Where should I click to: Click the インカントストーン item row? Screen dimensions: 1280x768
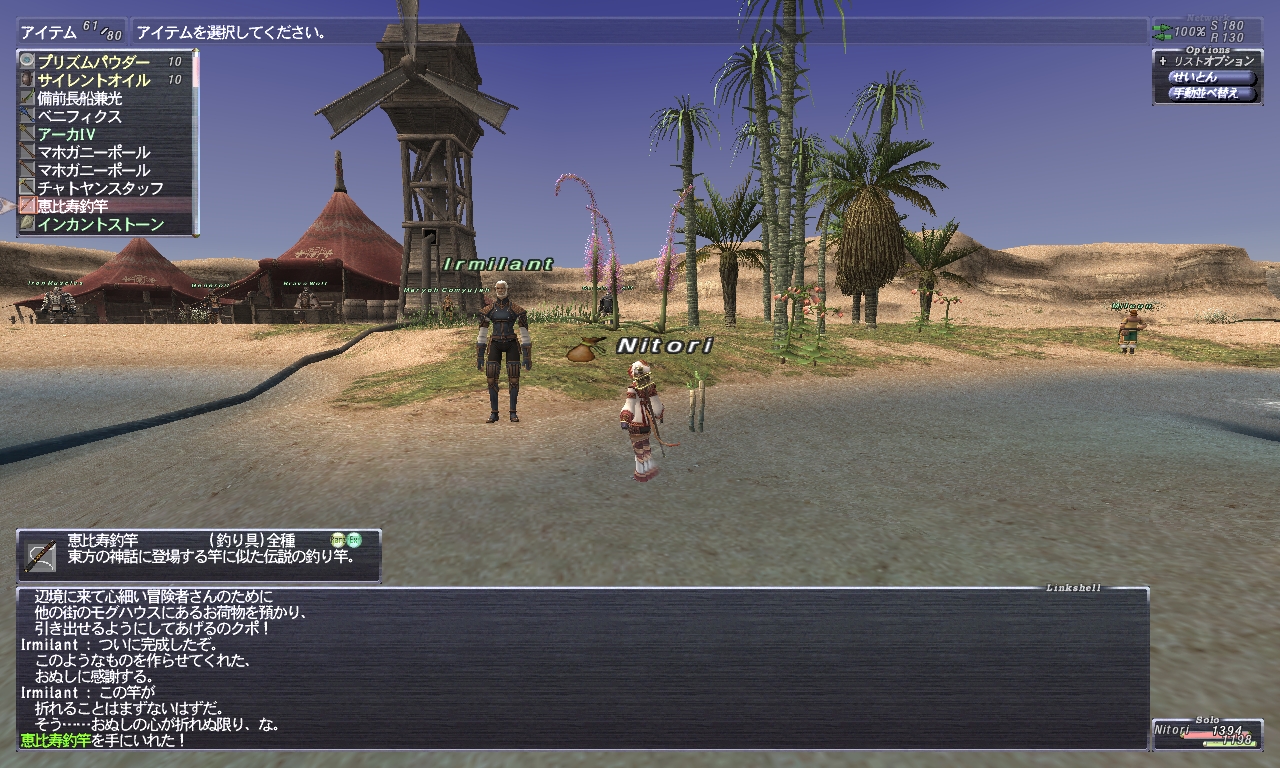[100, 224]
